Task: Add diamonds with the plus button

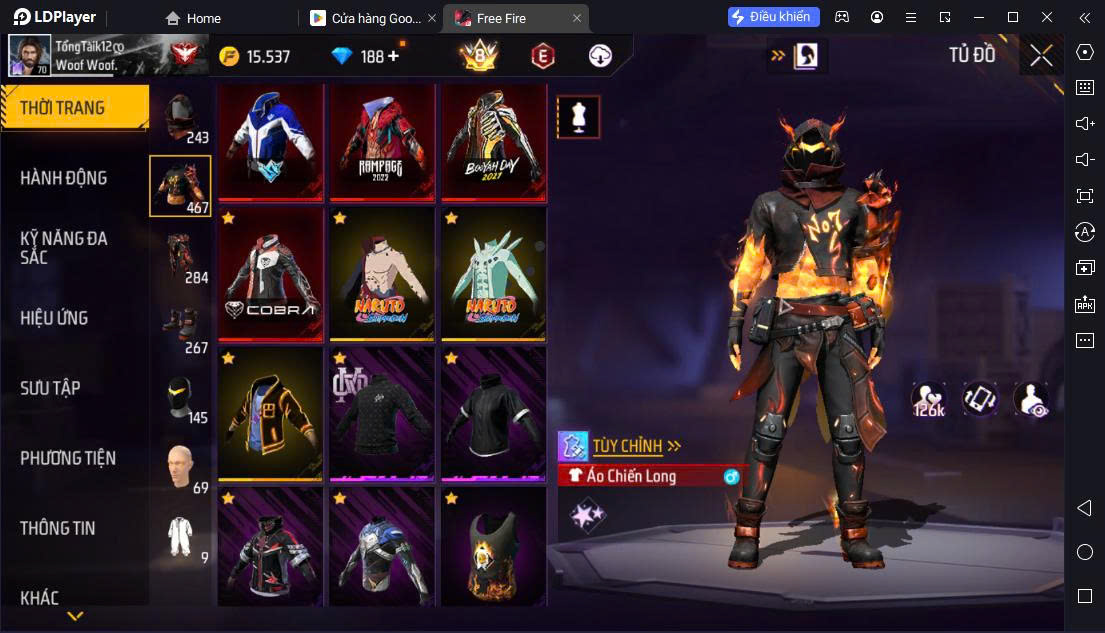Action: 393,56
